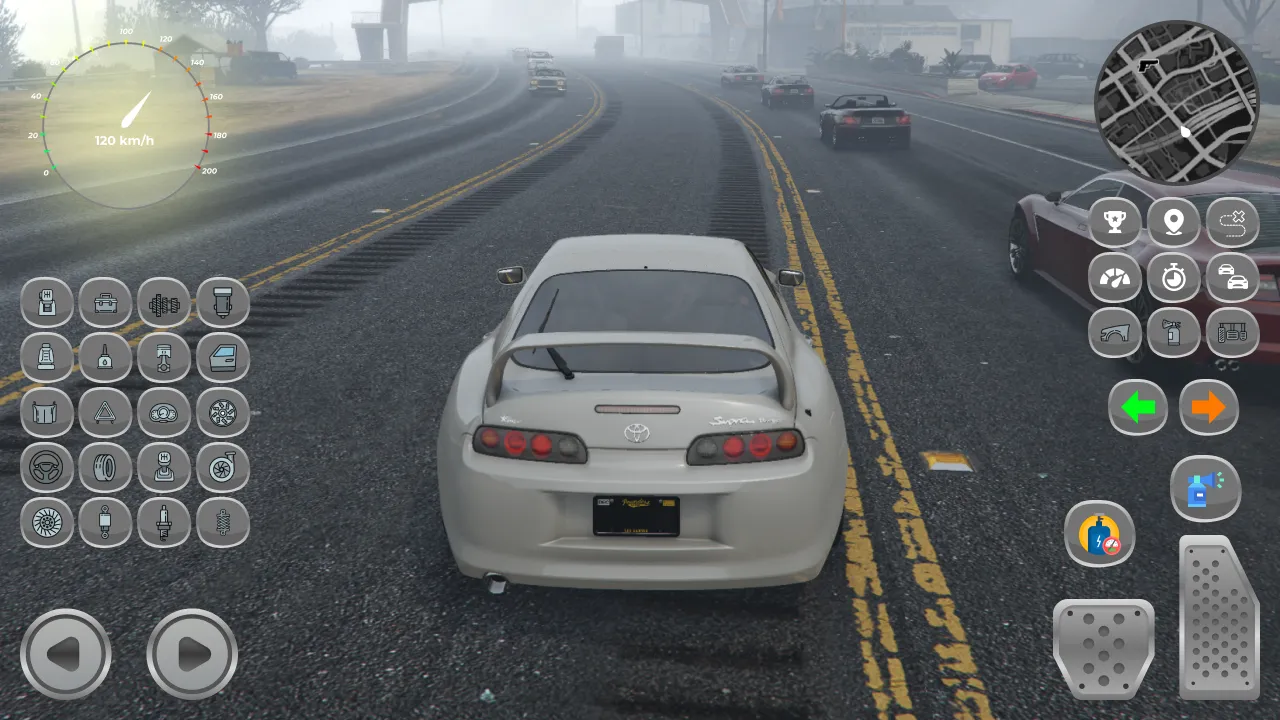Open the toolbox parts icon
This screenshot has width=1280, height=720.
tap(105, 303)
